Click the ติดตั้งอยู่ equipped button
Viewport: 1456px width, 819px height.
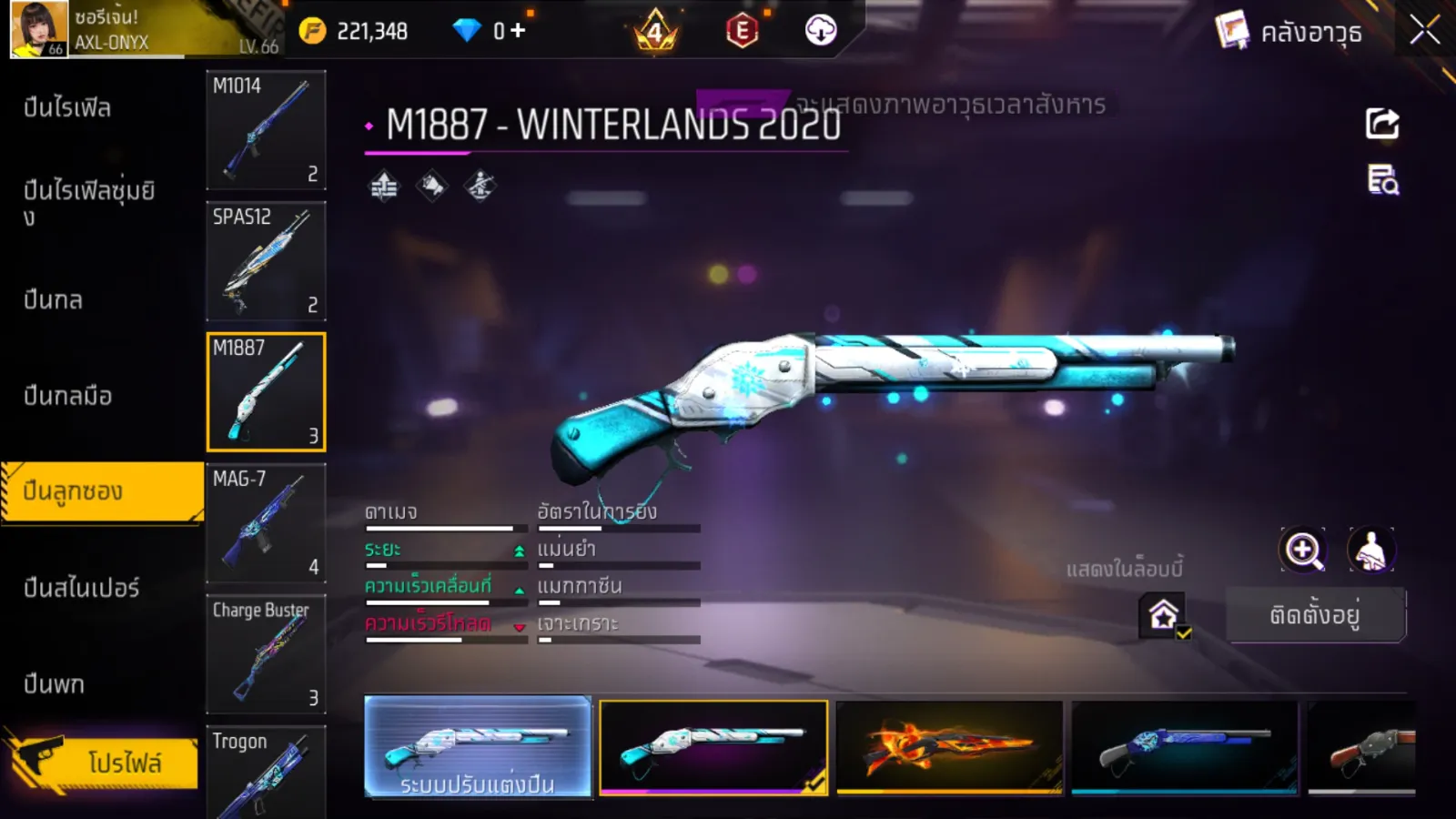pos(1315,615)
